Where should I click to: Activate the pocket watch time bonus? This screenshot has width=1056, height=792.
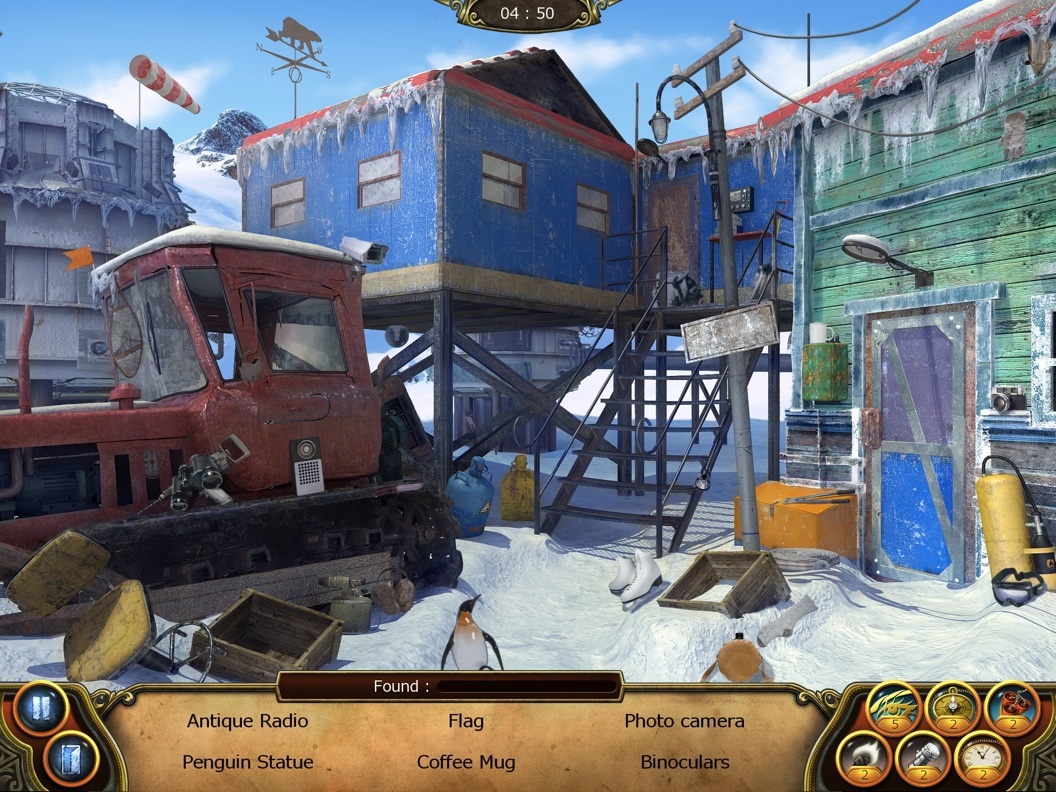coord(982,756)
